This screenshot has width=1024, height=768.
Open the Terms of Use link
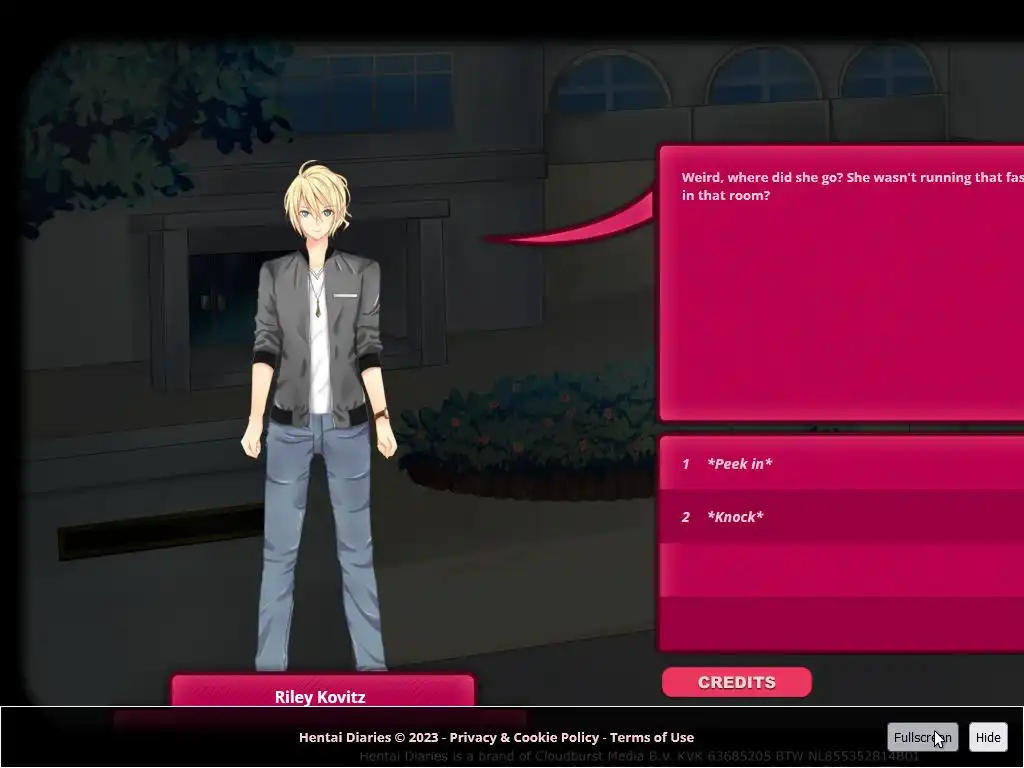click(x=651, y=737)
